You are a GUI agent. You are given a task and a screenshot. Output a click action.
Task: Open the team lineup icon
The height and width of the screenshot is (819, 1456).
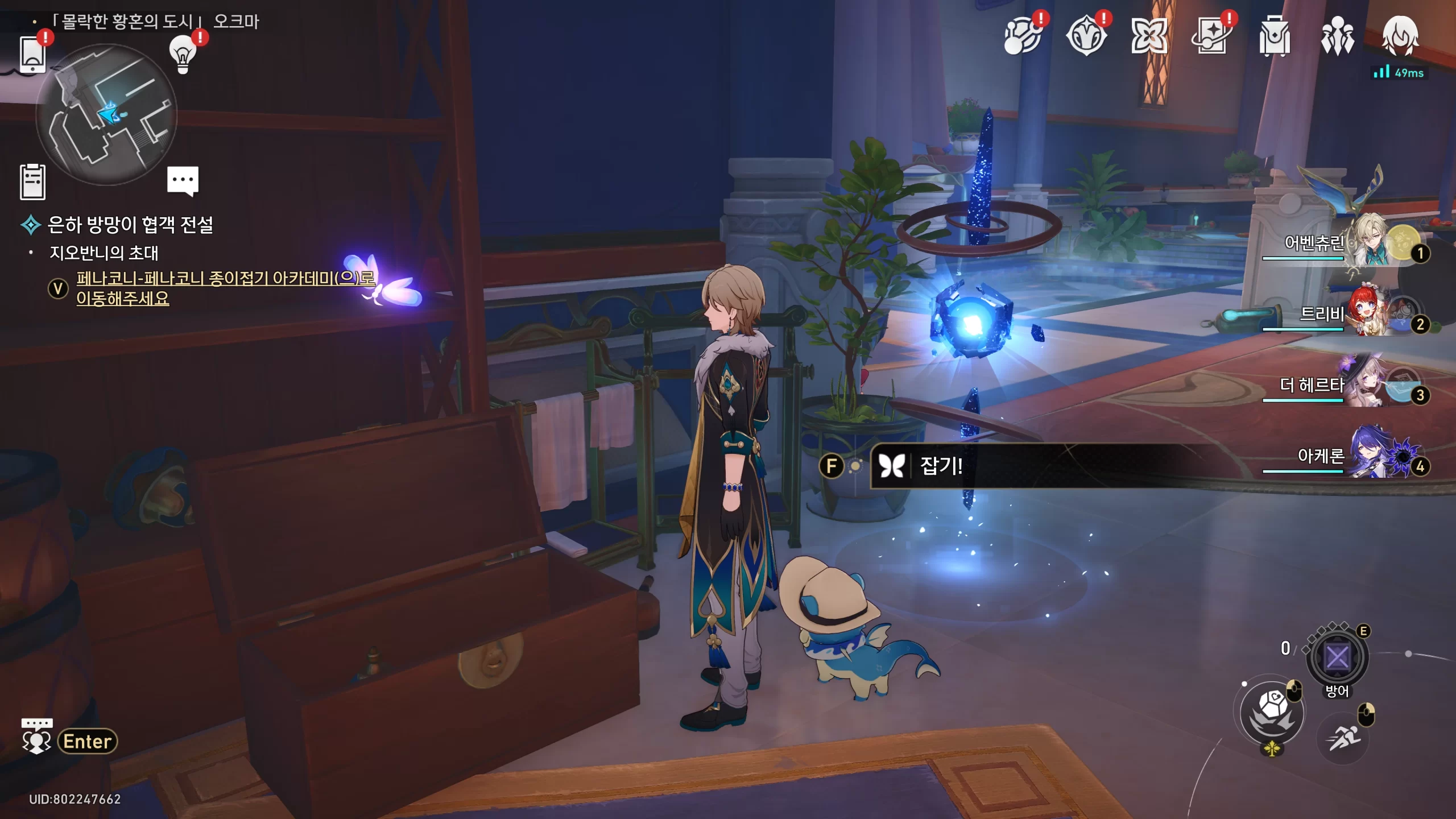(1337, 37)
